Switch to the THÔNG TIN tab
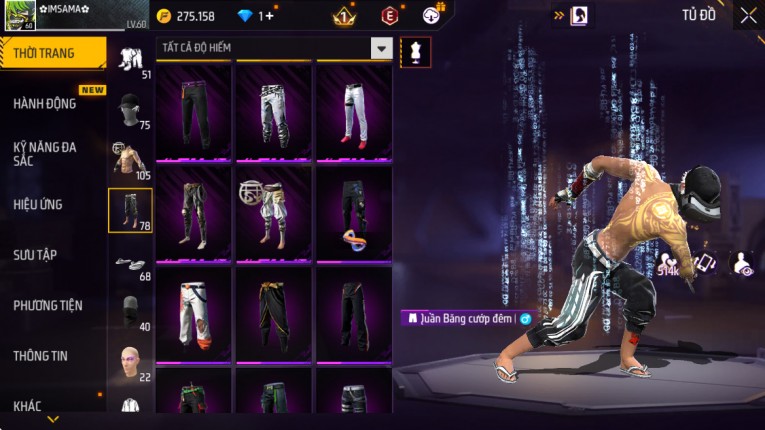Image resolution: width=765 pixels, height=430 pixels. pos(41,355)
